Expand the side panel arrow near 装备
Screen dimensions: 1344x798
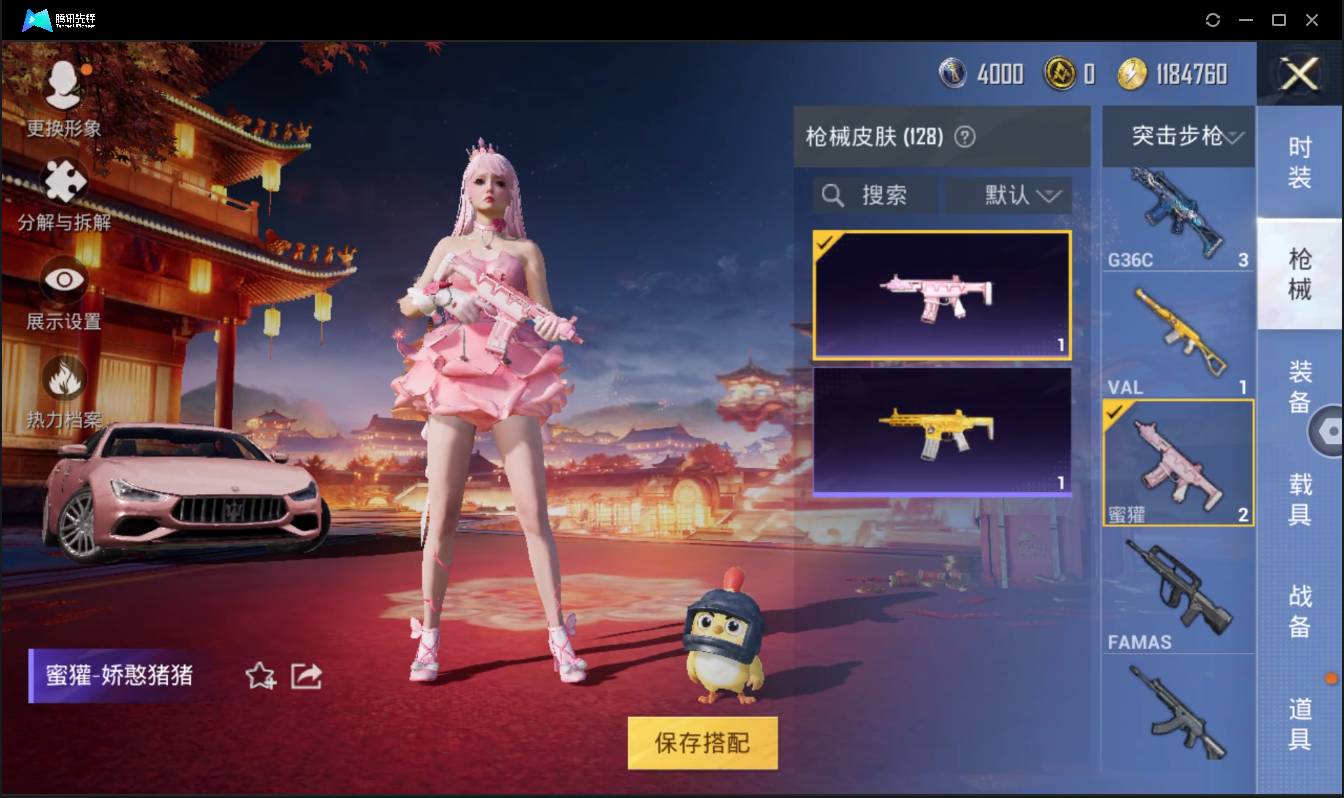point(1331,430)
